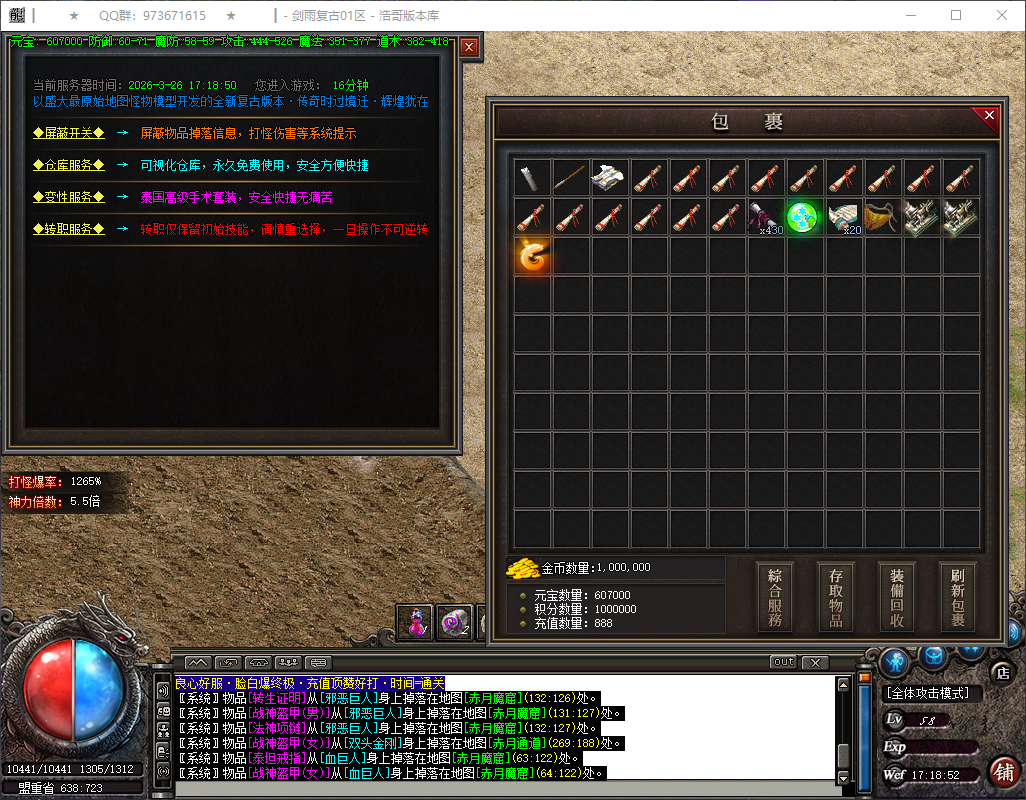Choose the 变性服务 gender change service
This screenshot has height=800, width=1026.
click(x=68, y=197)
